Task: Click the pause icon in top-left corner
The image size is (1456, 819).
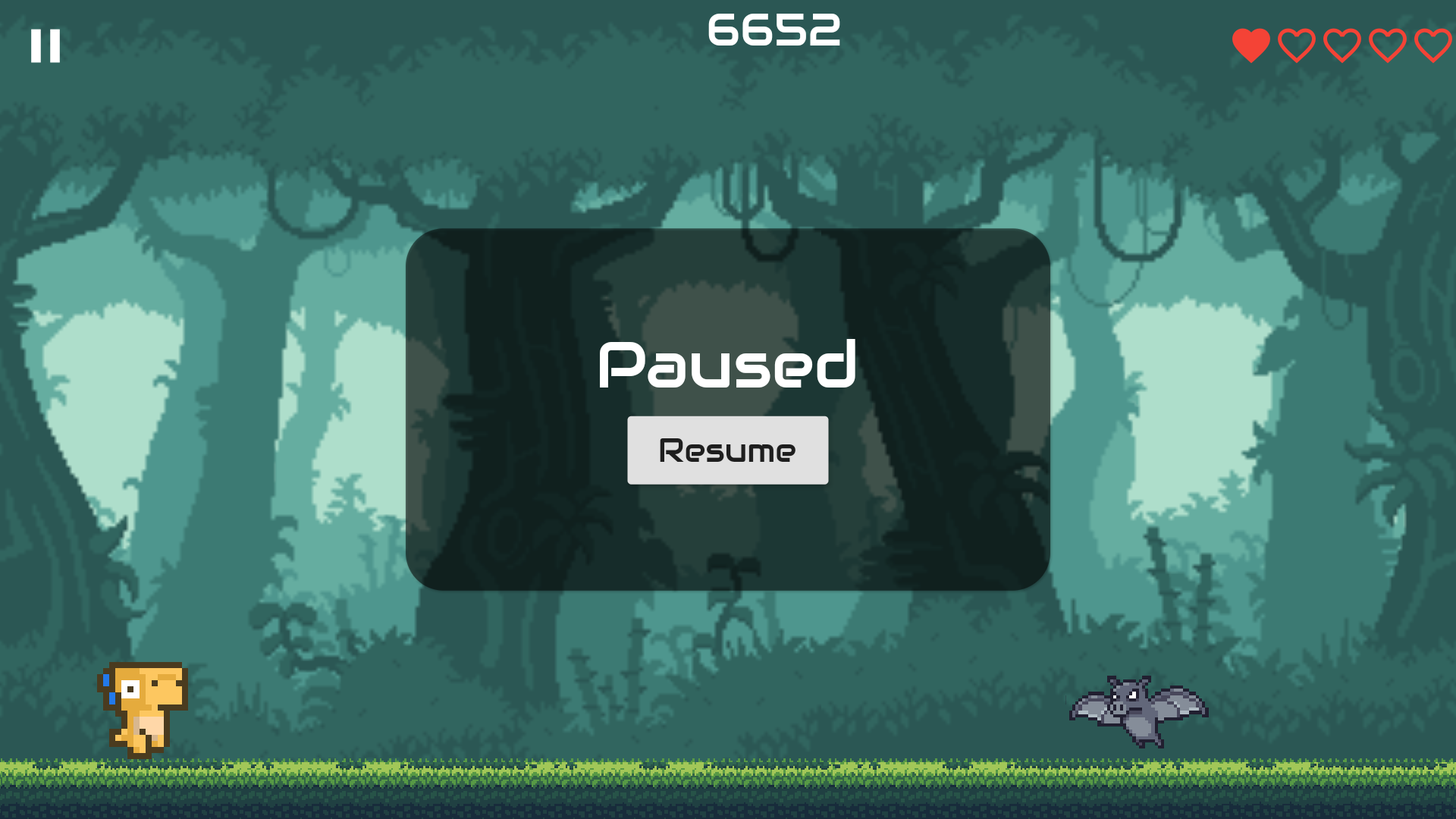Action: click(x=47, y=47)
